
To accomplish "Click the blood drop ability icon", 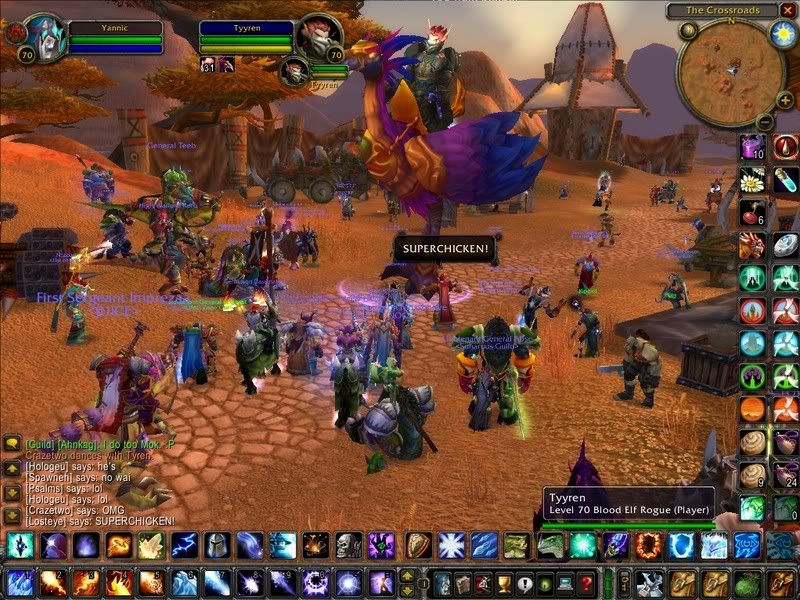I will (785, 148).
